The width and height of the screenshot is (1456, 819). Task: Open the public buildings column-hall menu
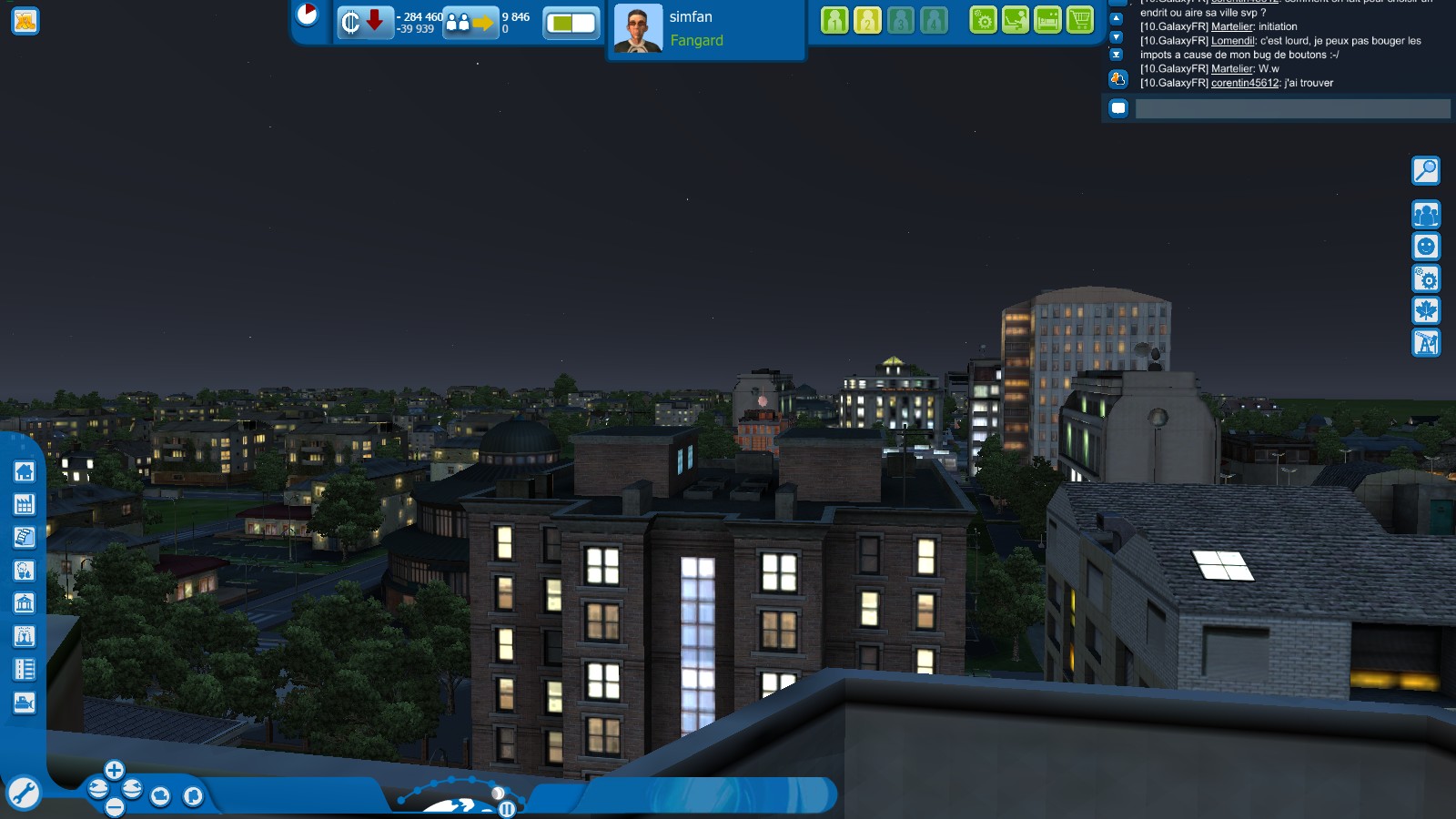25,603
